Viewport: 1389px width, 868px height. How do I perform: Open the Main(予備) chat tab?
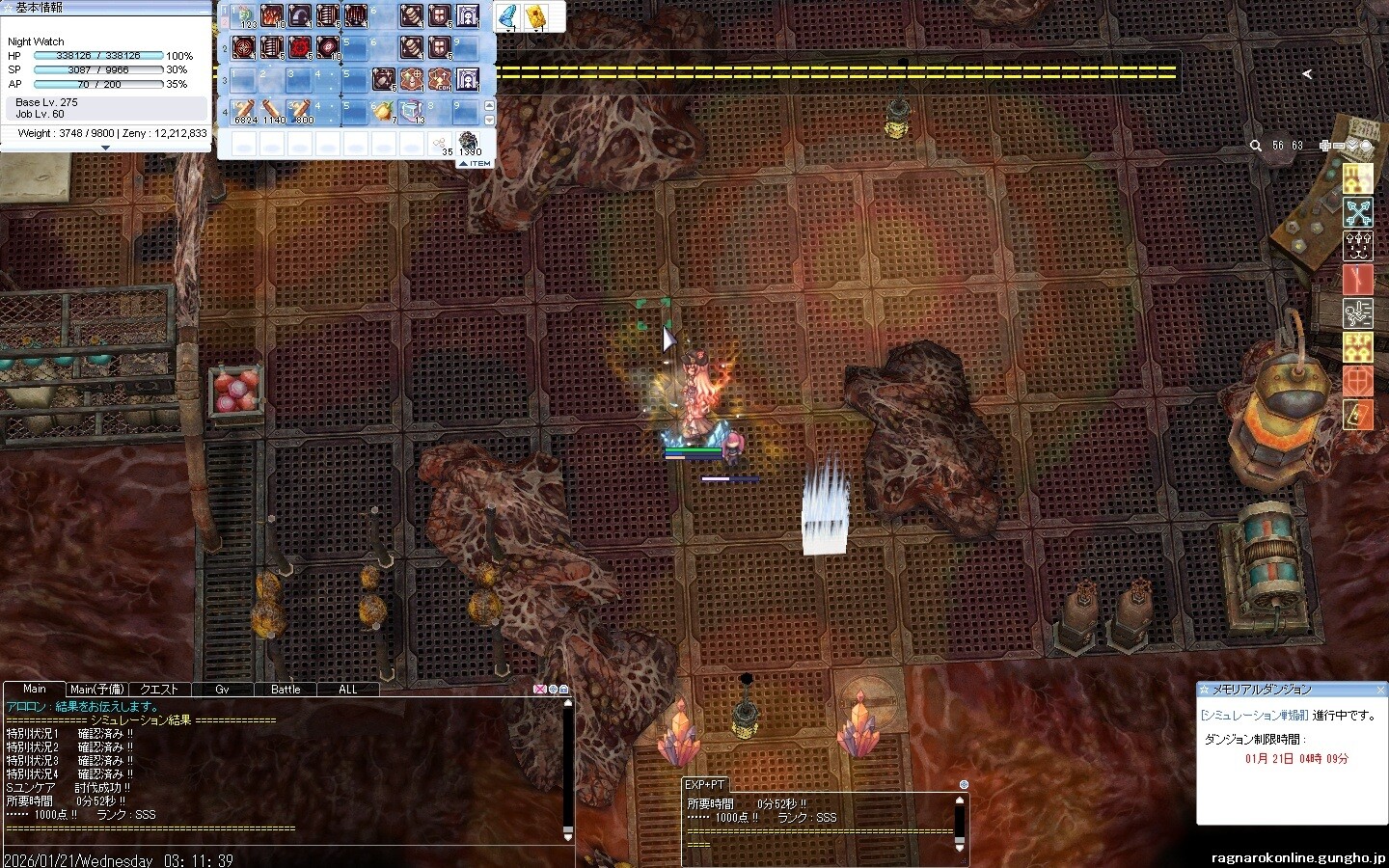coord(97,690)
